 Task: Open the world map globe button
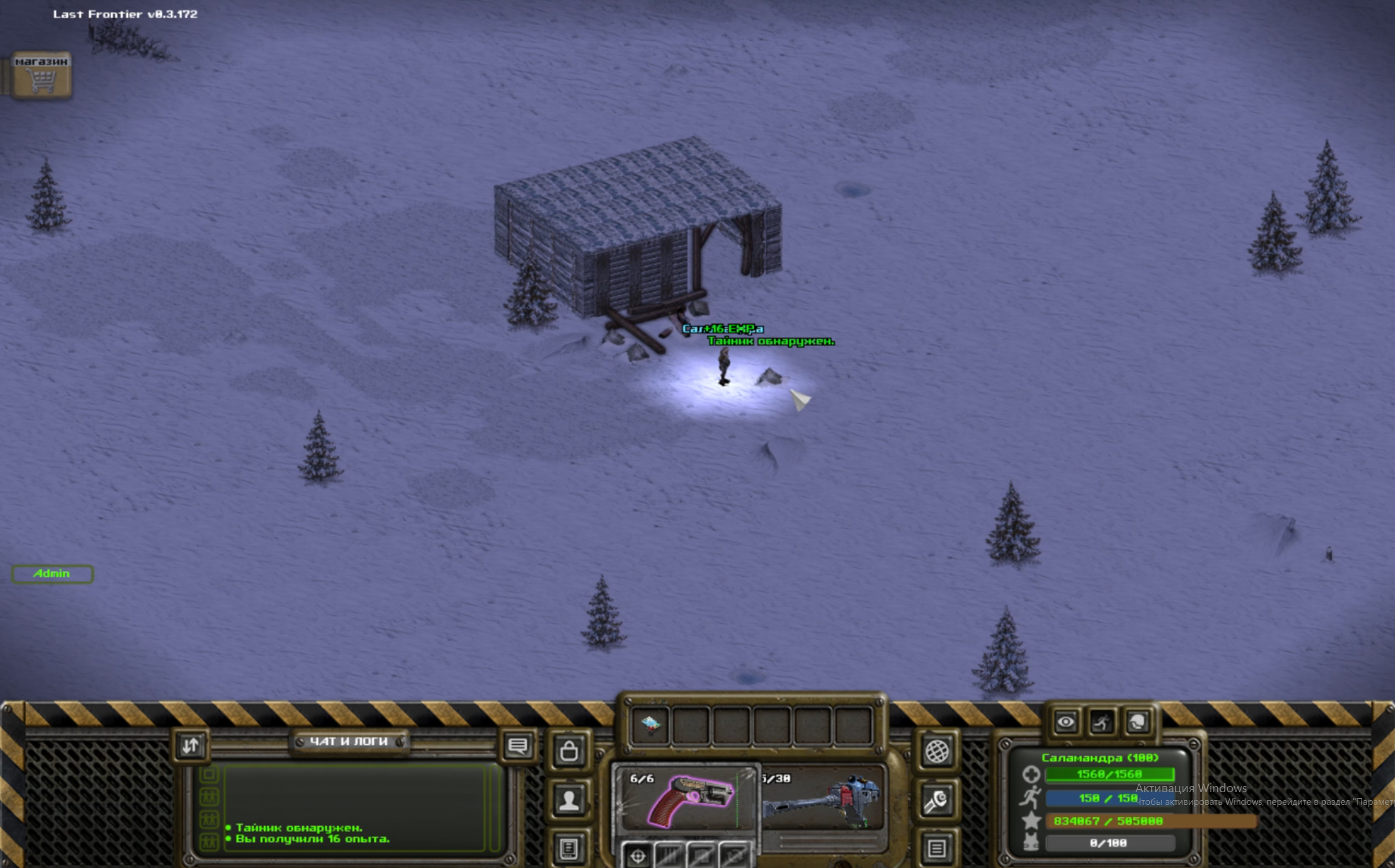936,752
